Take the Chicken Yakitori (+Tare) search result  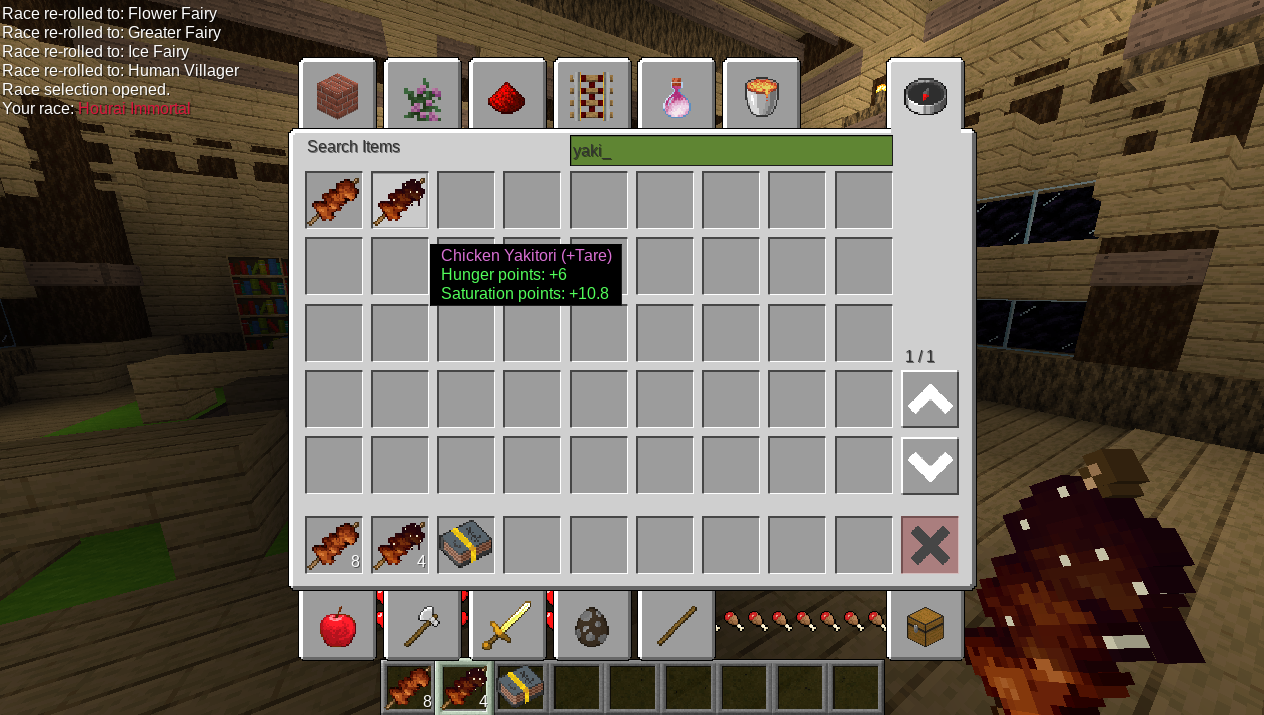(x=400, y=200)
